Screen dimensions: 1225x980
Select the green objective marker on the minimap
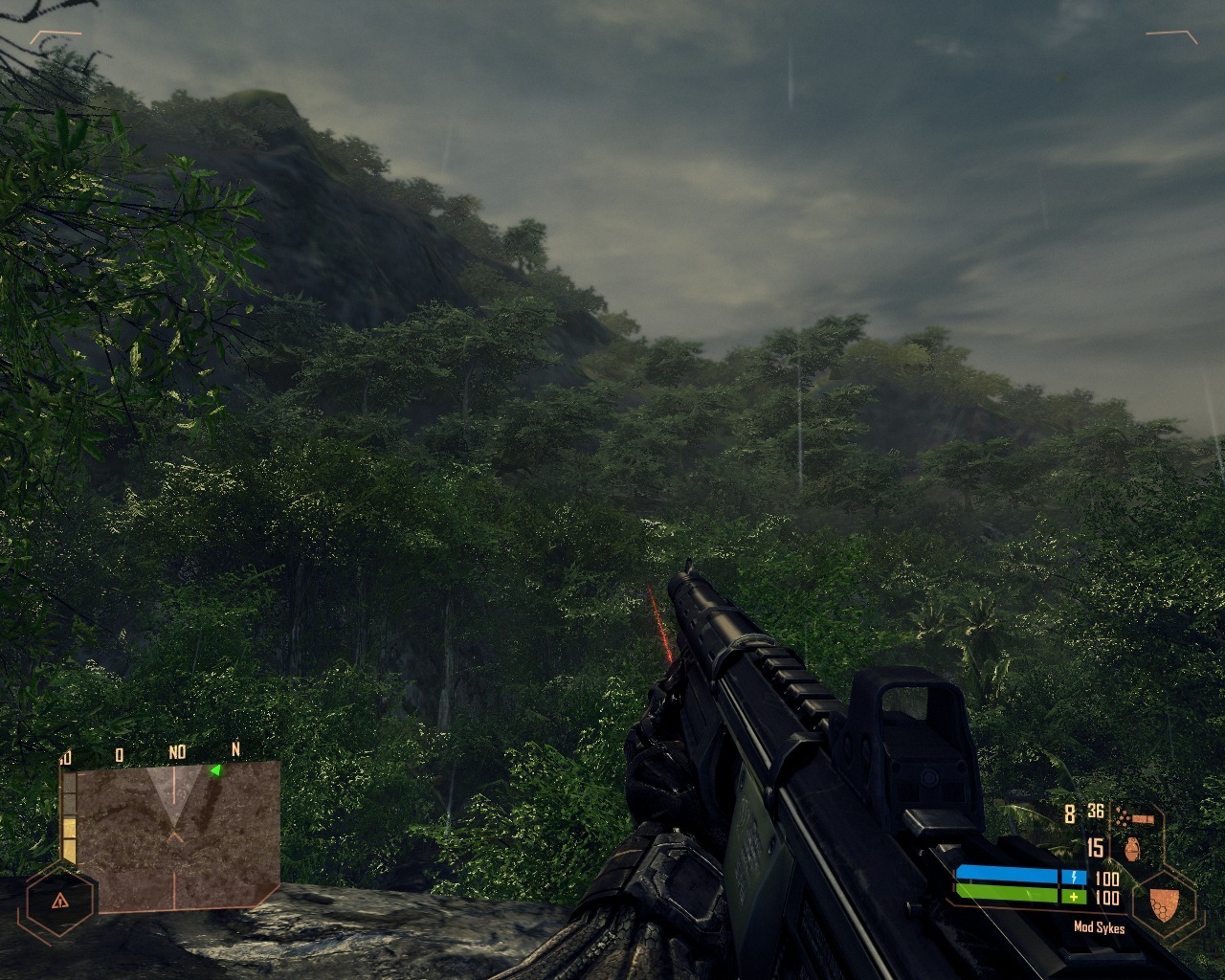(216, 769)
